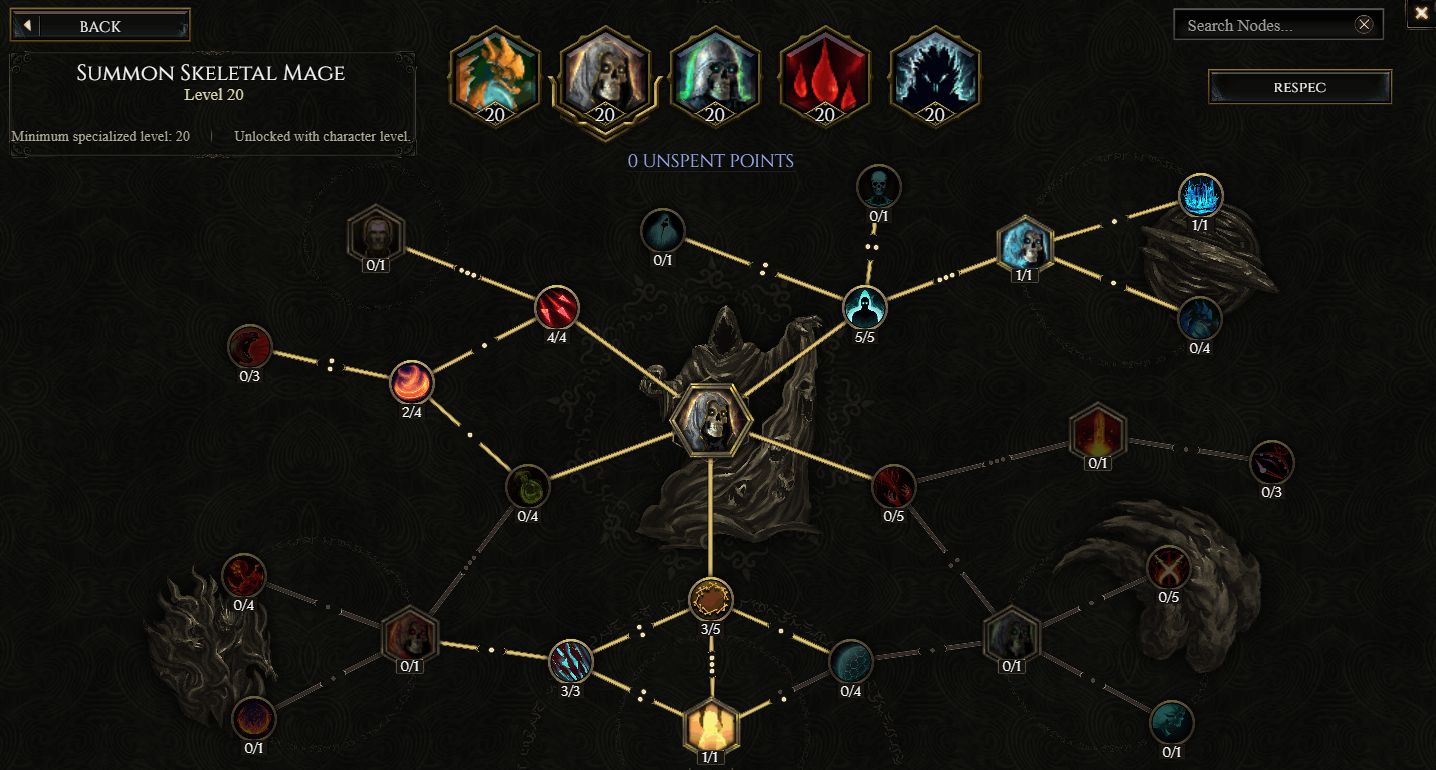Click the Search Nodes field
This screenshot has height=770, width=1436.
point(1269,24)
